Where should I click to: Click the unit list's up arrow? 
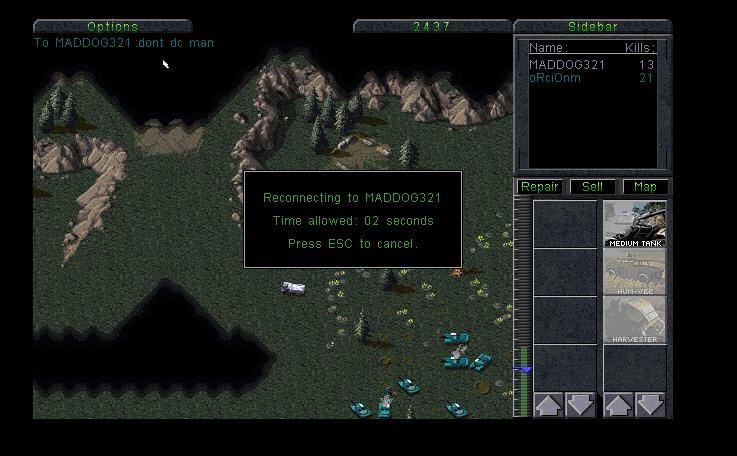[x=617, y=405]
